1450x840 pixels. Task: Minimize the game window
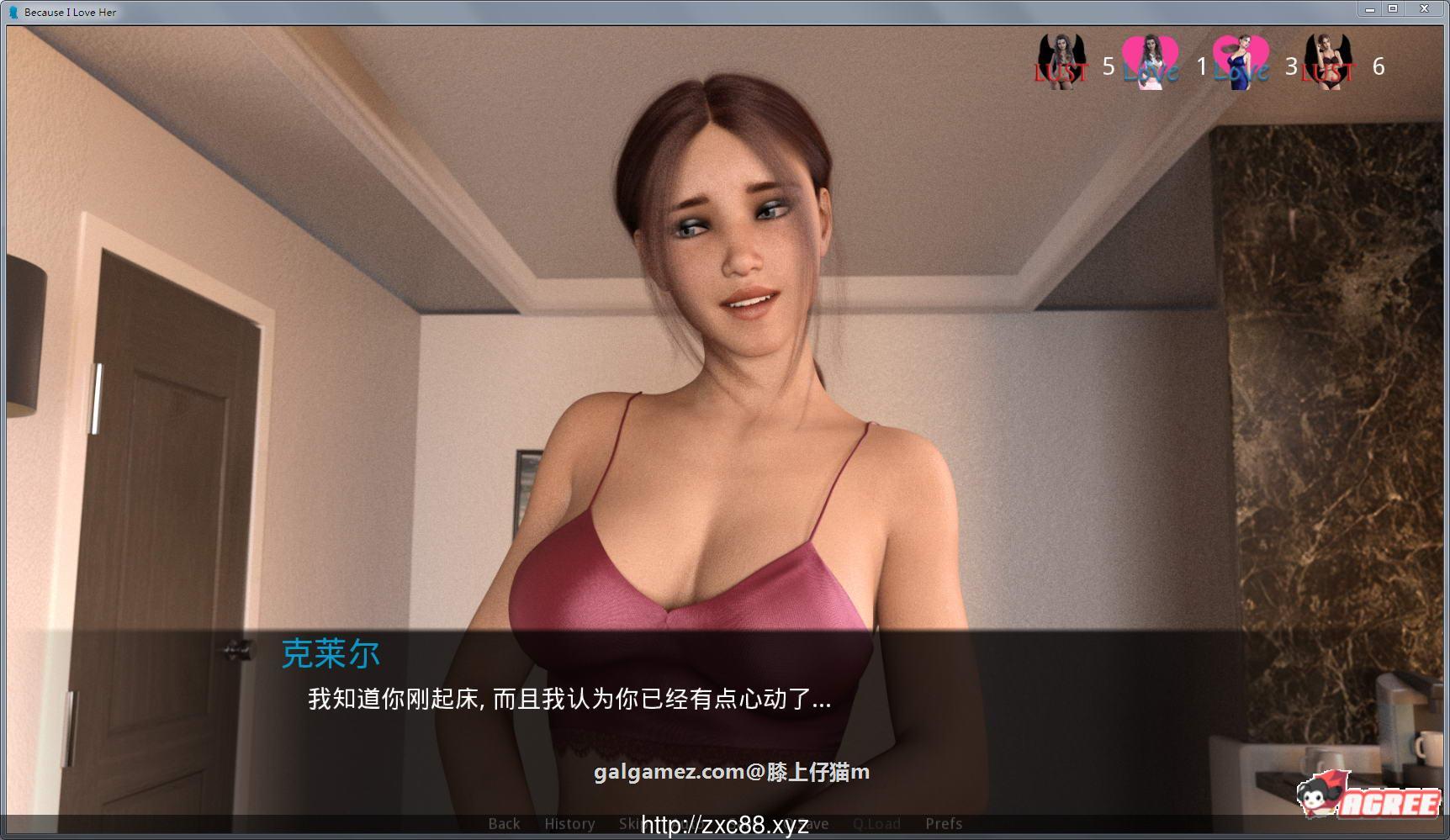pyautogui.click(x=1369, y=8)
